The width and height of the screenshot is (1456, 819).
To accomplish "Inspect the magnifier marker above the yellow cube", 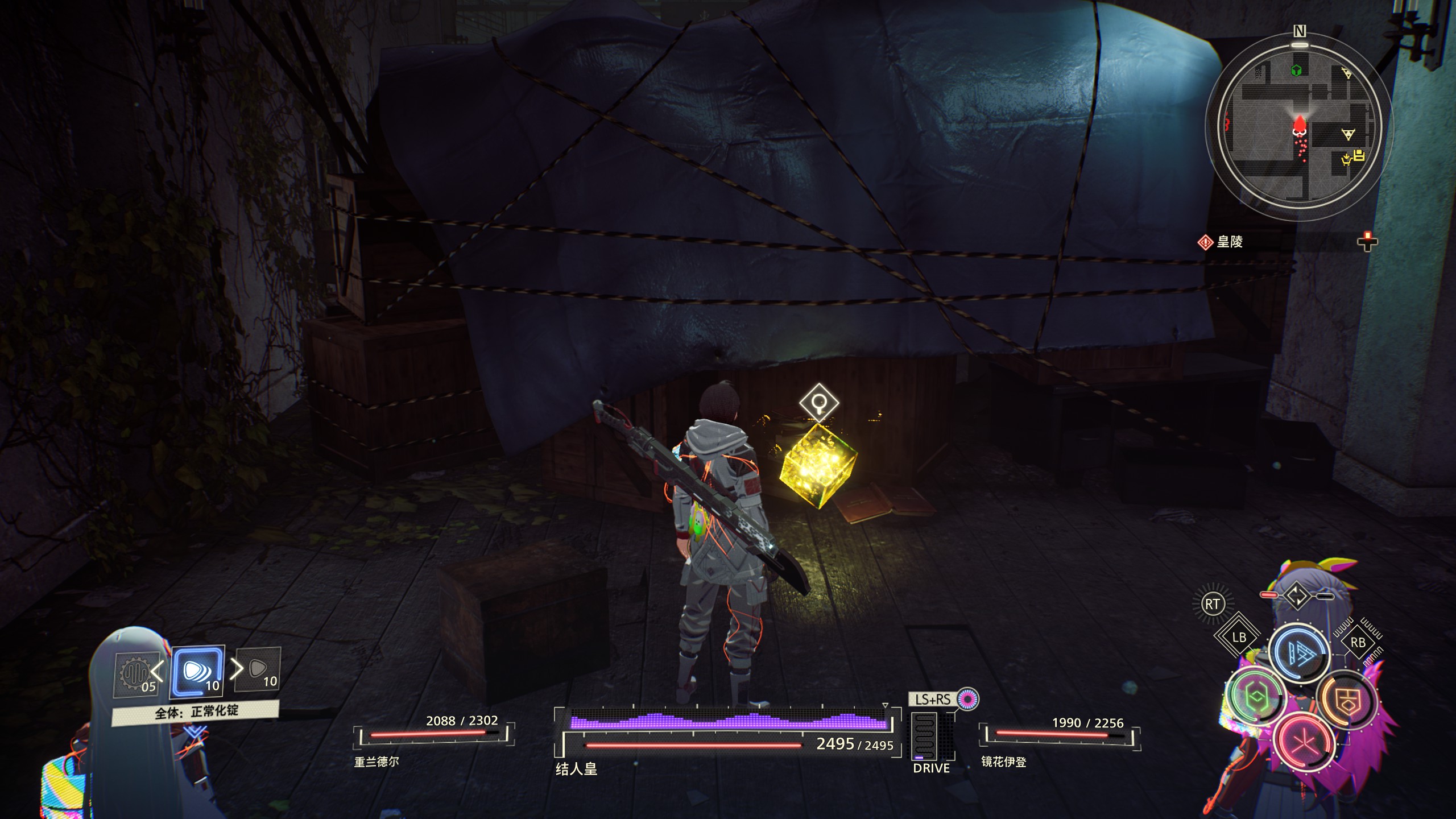I will point(819,403).
